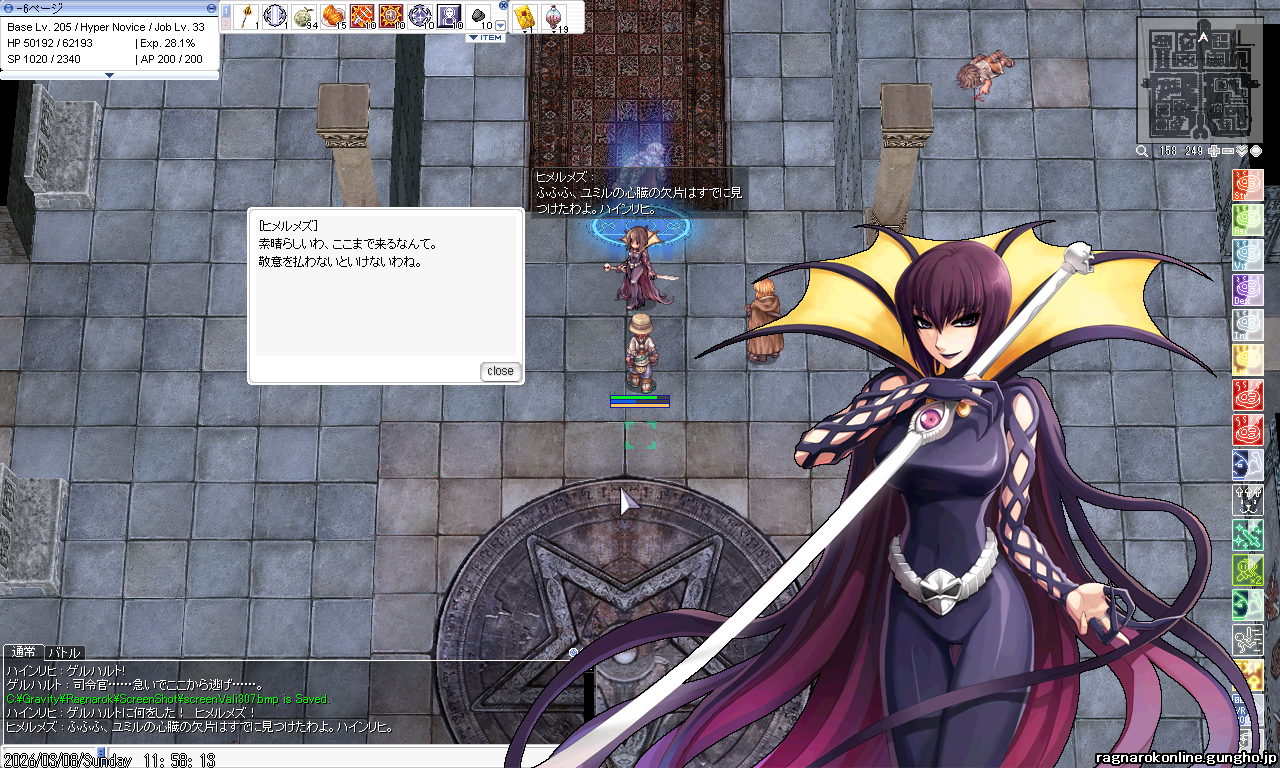
Task: Select the 通常 chat tab
Action: click(24, 653)
